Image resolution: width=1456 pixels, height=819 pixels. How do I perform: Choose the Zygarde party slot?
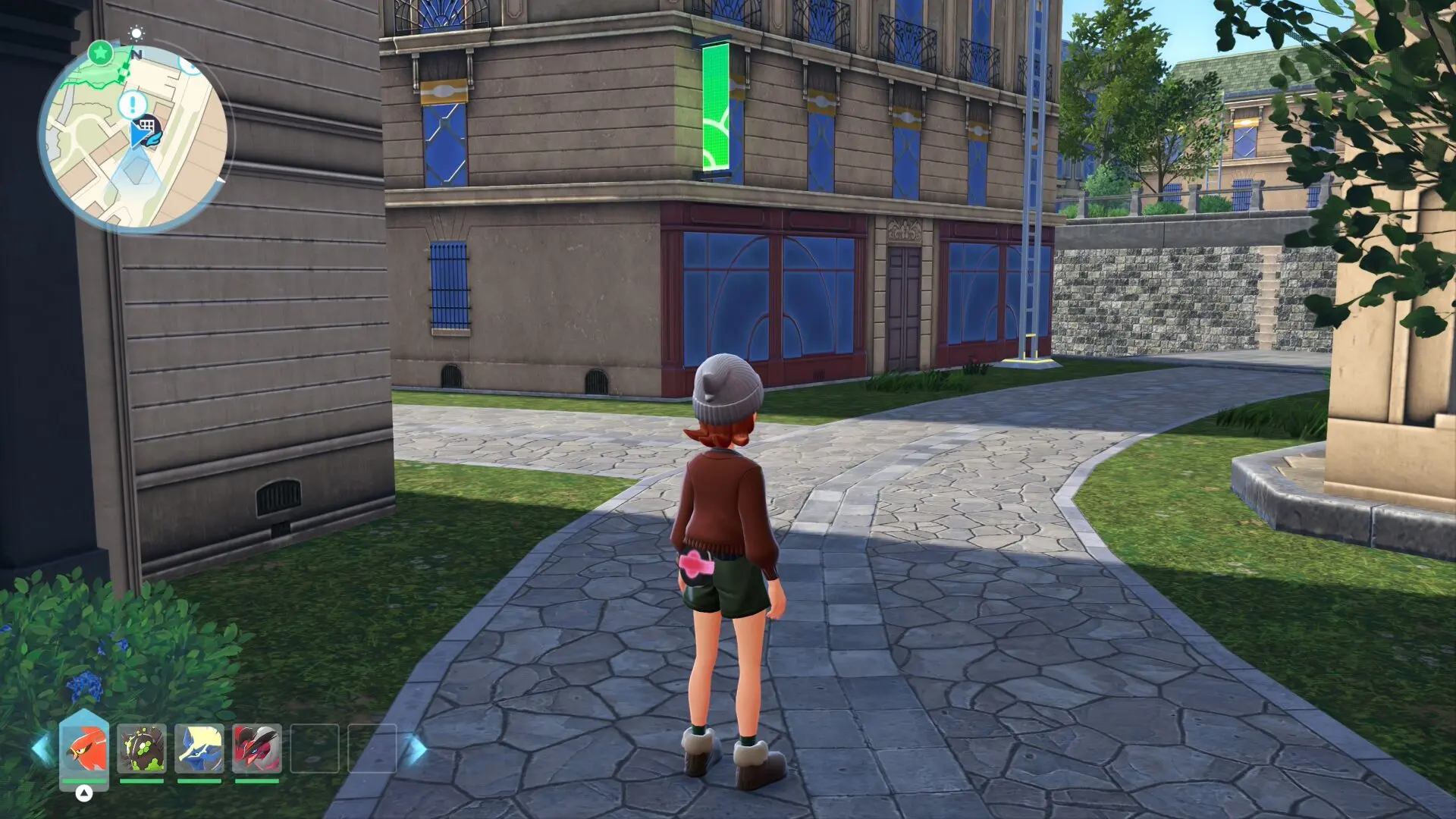click(142, 748)
